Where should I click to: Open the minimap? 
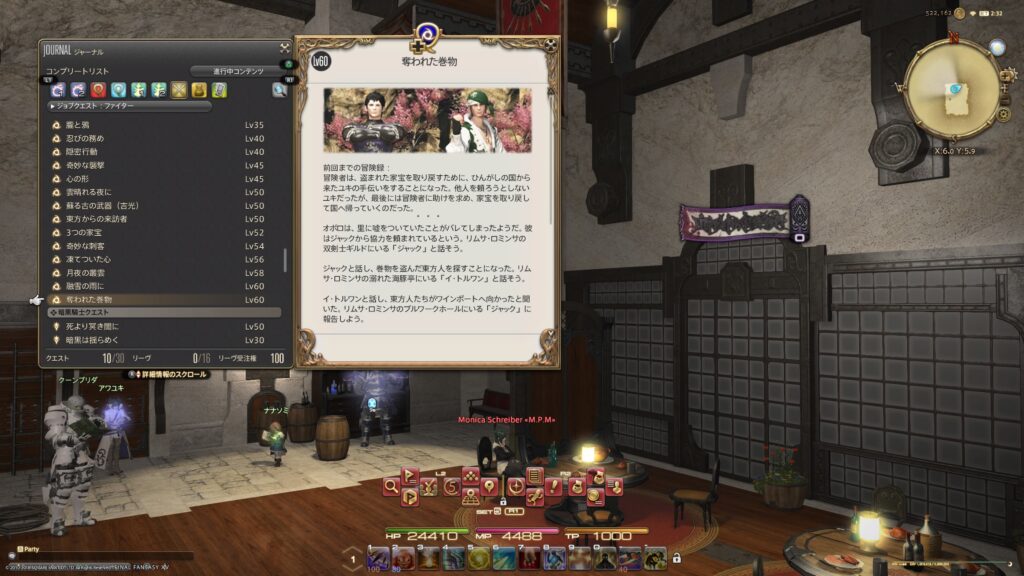click(x=952, y=90)
